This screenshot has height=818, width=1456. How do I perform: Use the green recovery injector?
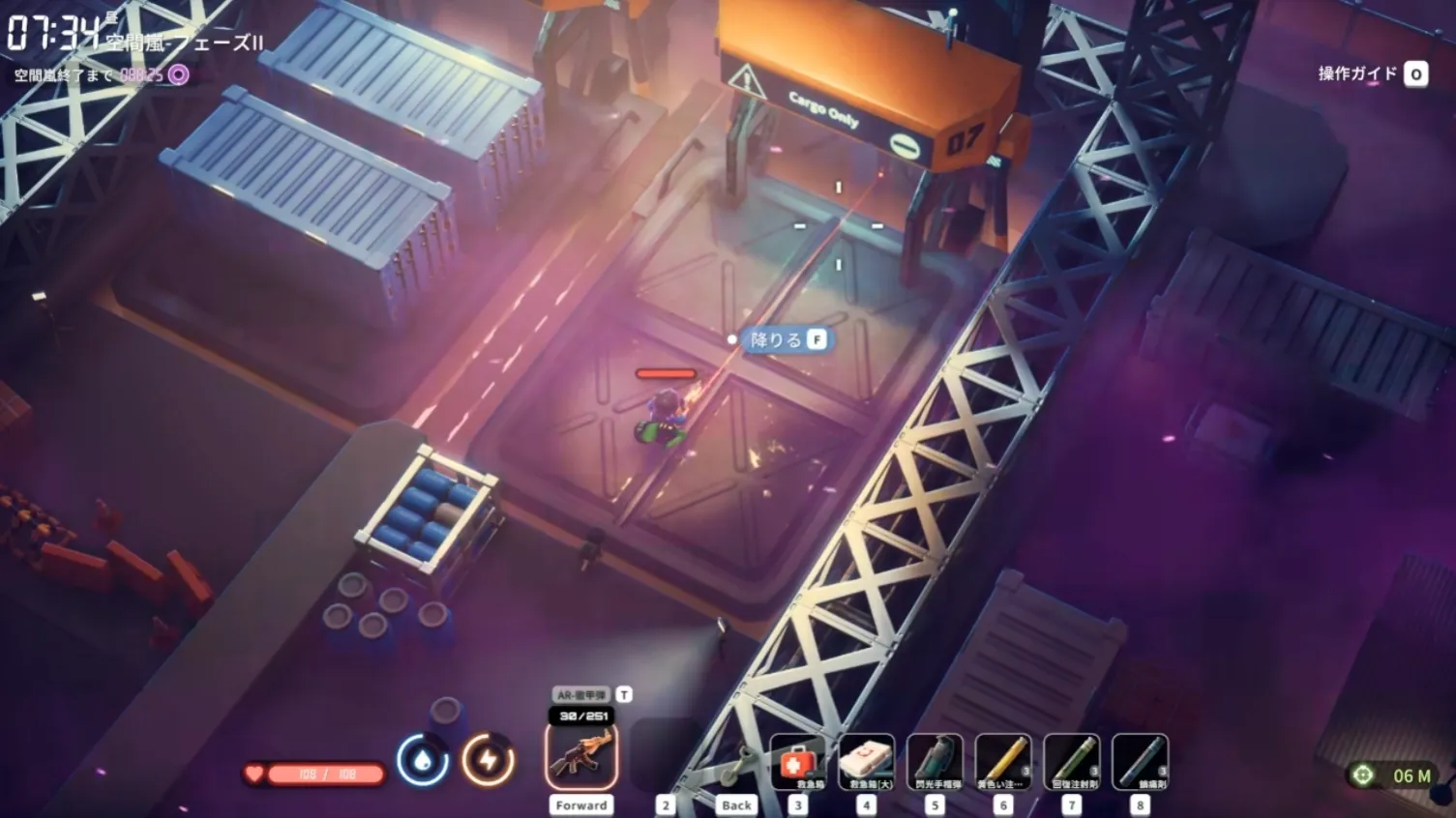[1072, 762]
